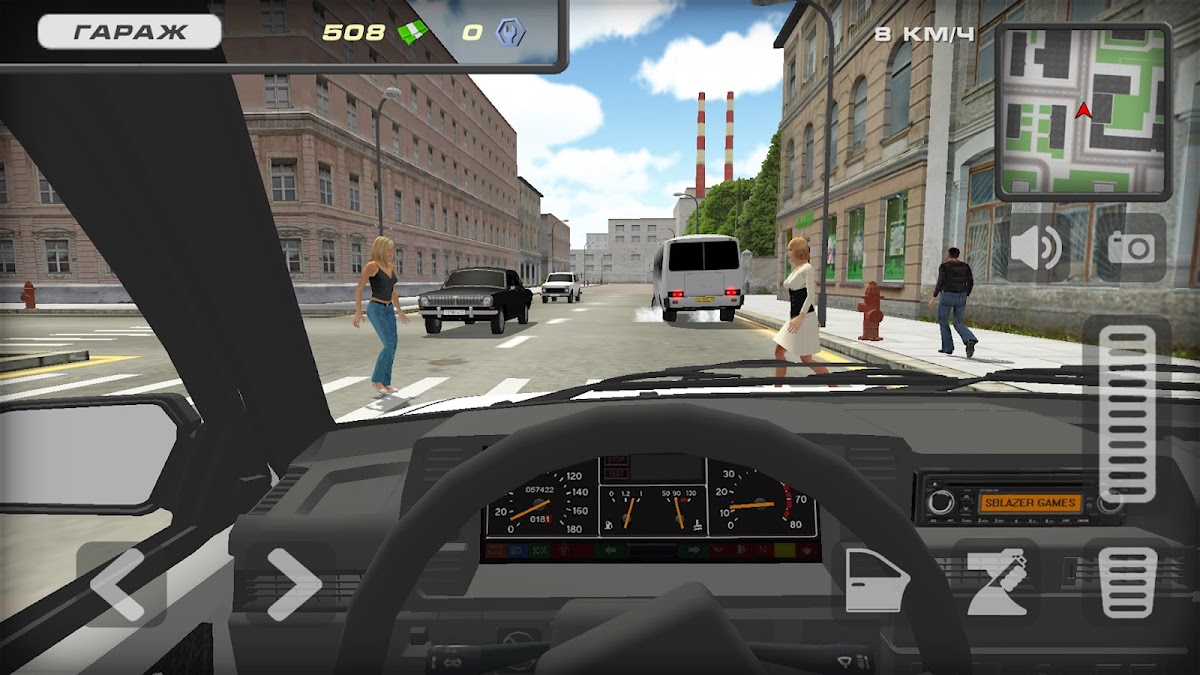Switch view with the camera button
Screen dimensions: 1200x675
click(x=1131, y=248)
